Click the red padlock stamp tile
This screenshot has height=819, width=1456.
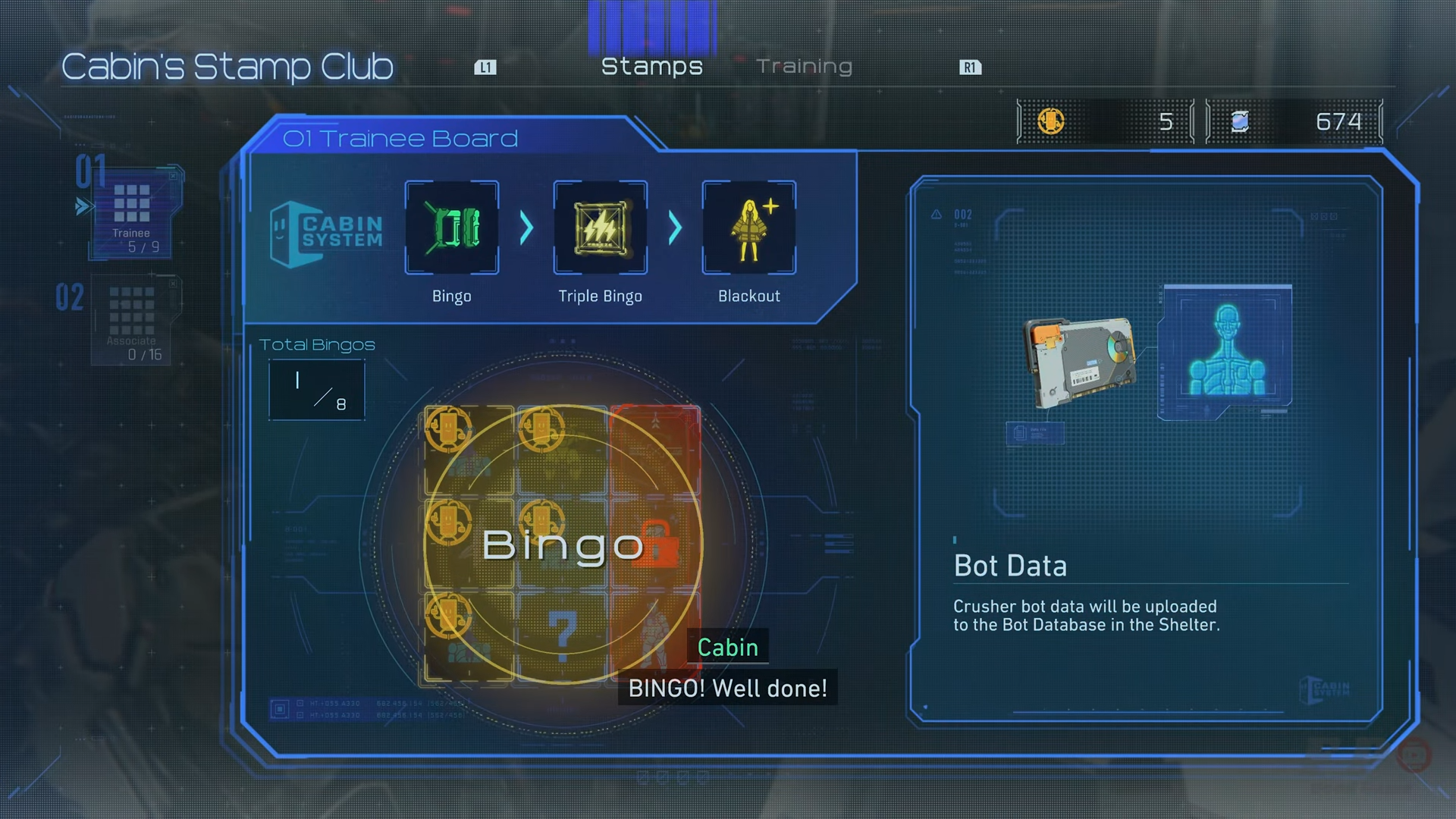(x=657, y=543)
